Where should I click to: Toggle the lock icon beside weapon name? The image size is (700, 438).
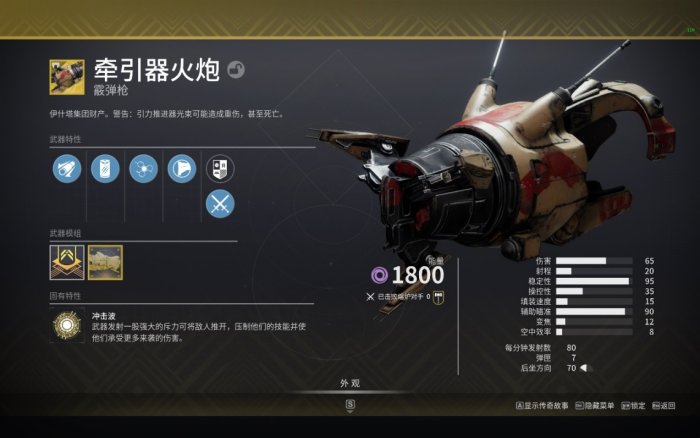click(236, 69)
